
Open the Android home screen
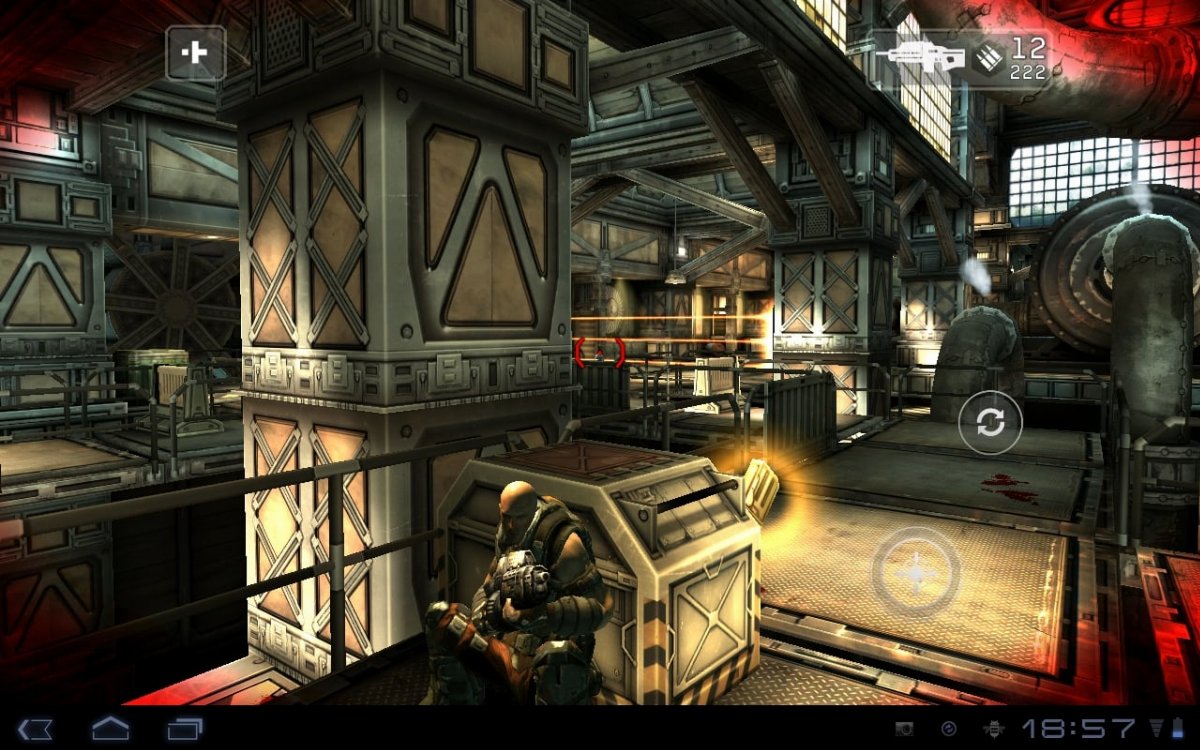(x=110, y=729)
